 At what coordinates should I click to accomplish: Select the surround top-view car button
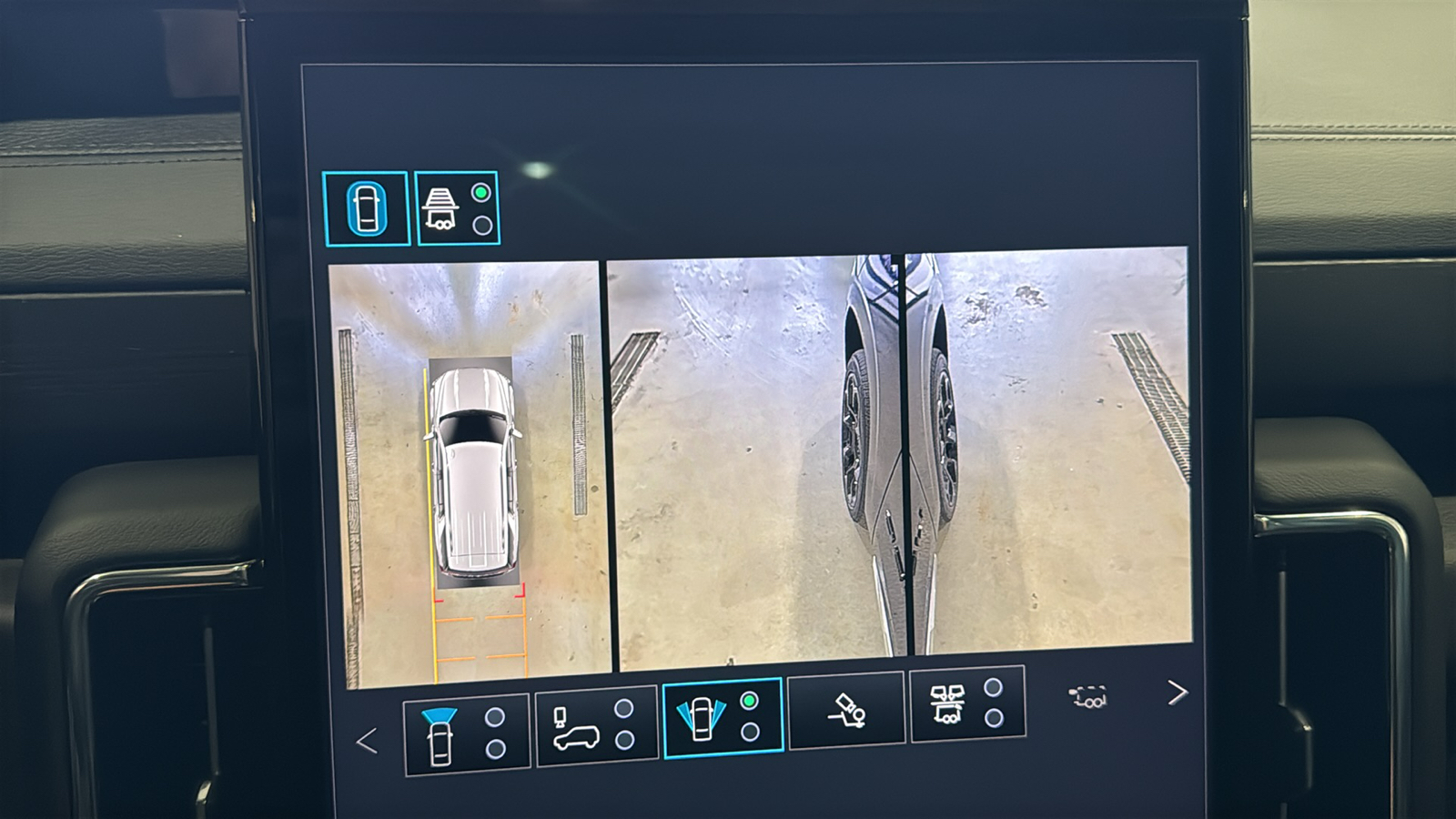click(366, 208)
